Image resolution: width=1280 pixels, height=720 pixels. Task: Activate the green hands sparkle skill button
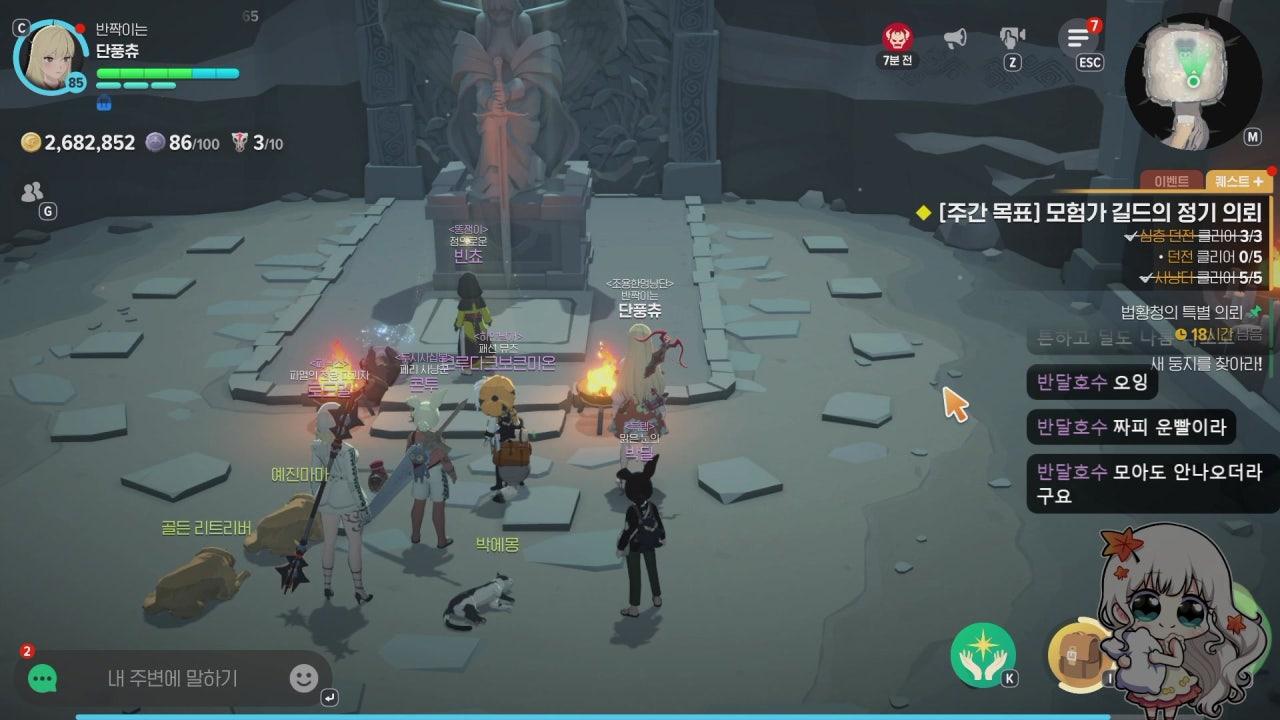pyautogui.click(x=983, y=655)
